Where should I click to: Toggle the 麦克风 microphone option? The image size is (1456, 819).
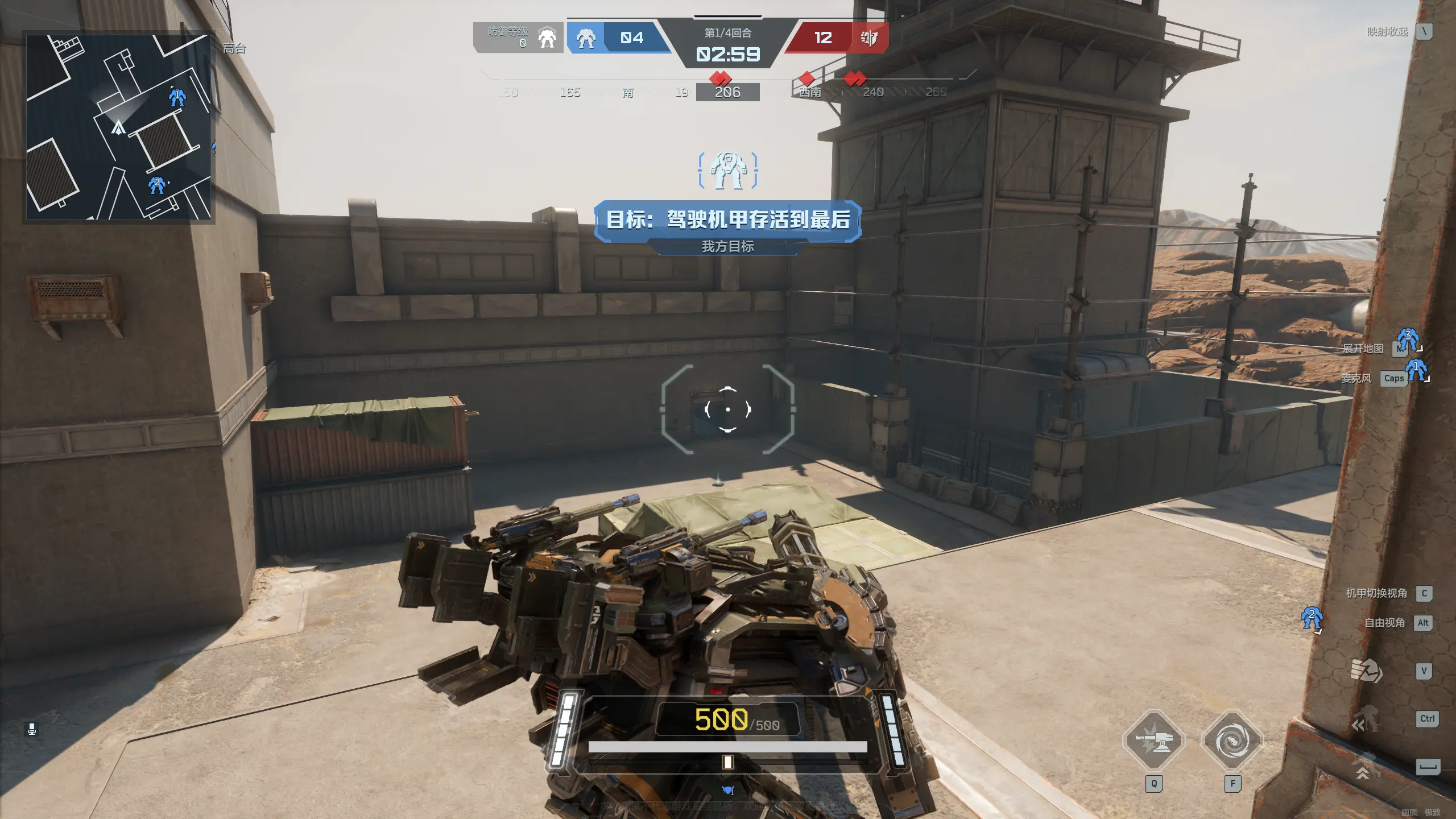click(1356, 378)
